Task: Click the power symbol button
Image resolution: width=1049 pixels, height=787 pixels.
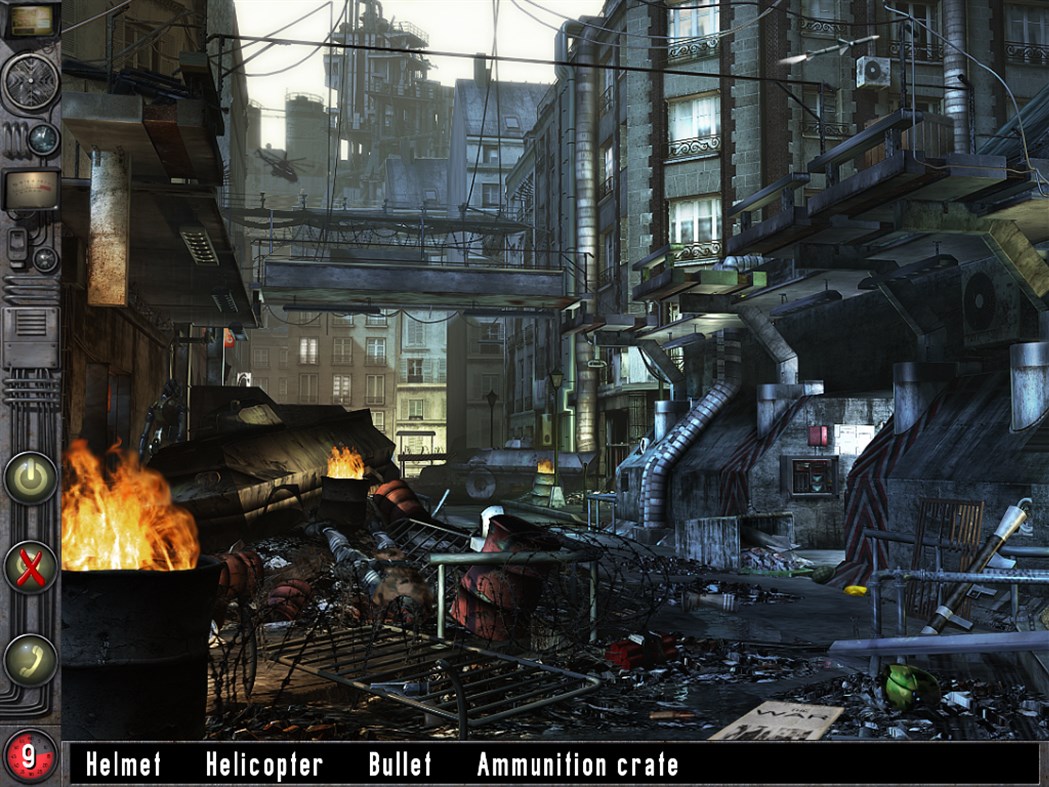Action: tap(30, 478)
